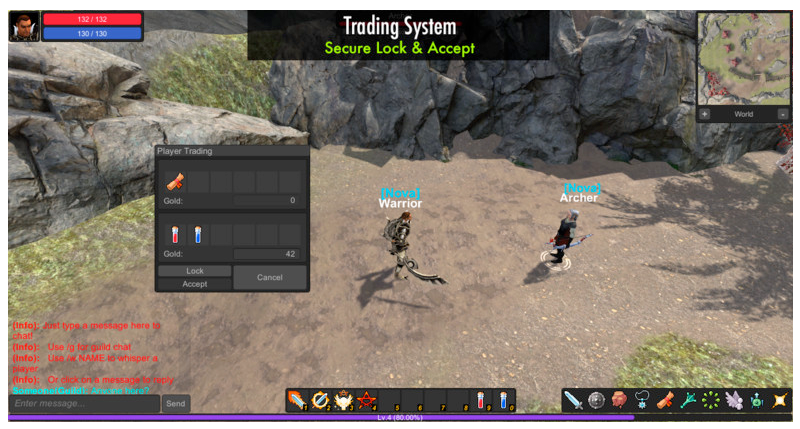Send the chat message

[x=175, y=403]
